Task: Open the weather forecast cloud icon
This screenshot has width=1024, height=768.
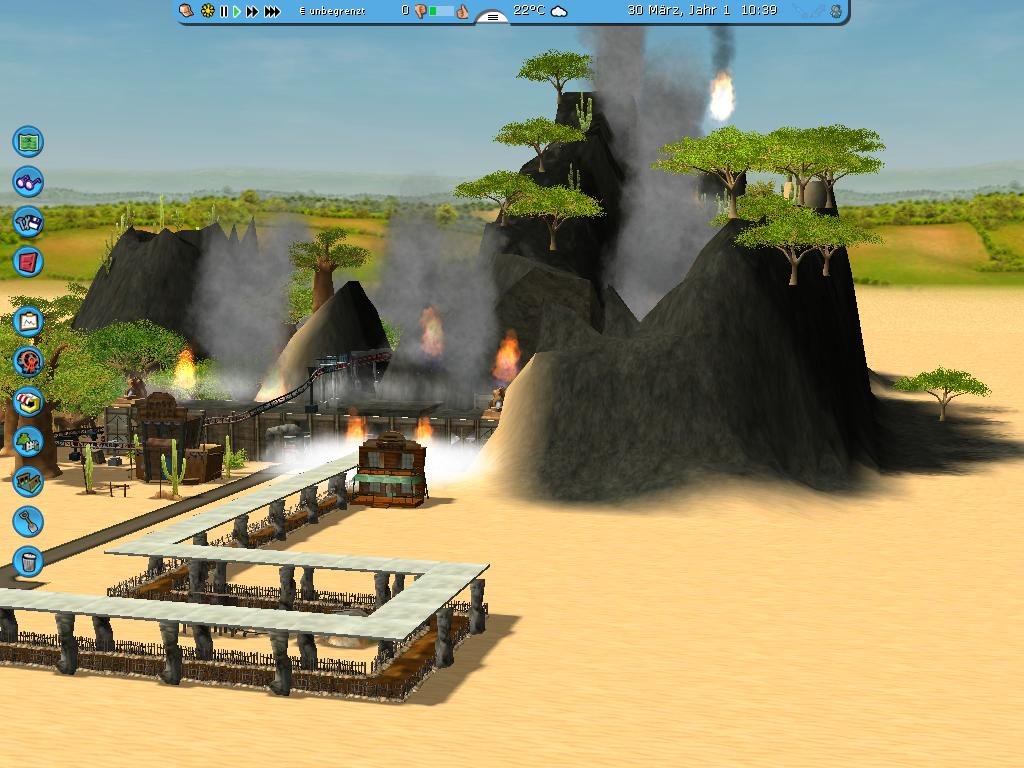Action: tap(560, 11)
